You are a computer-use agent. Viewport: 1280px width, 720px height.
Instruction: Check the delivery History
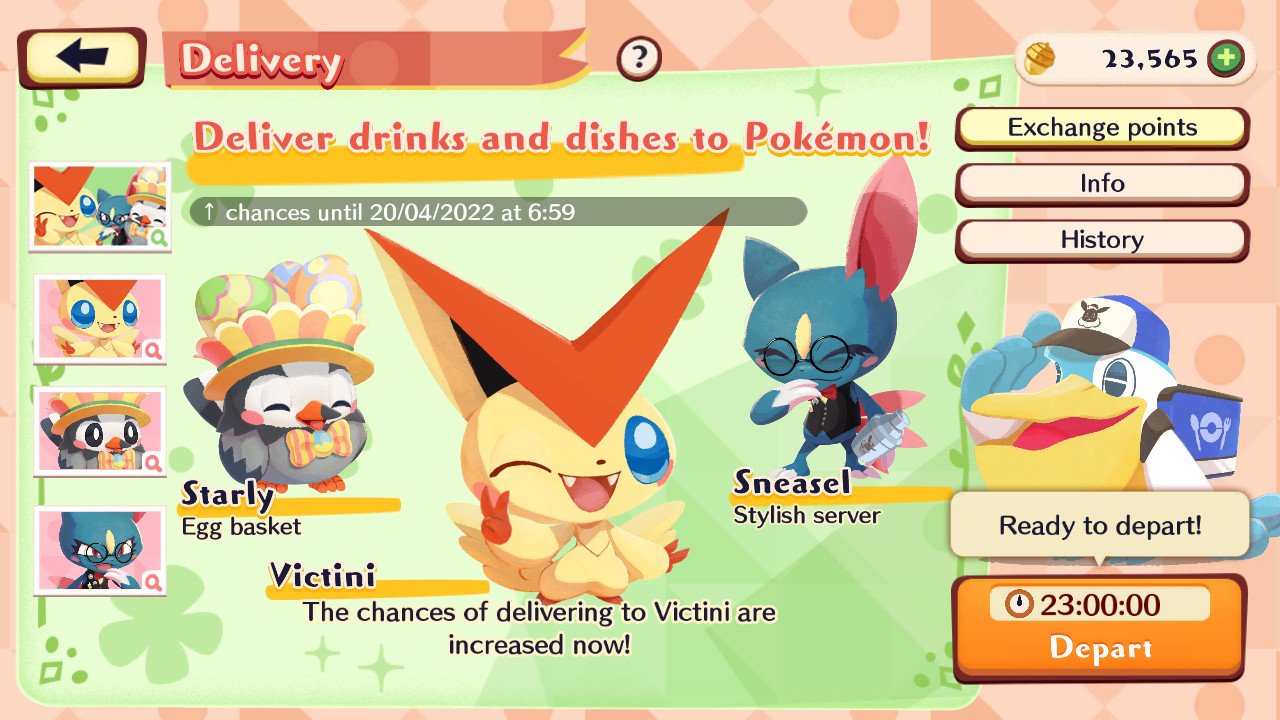click(1101, 239)
